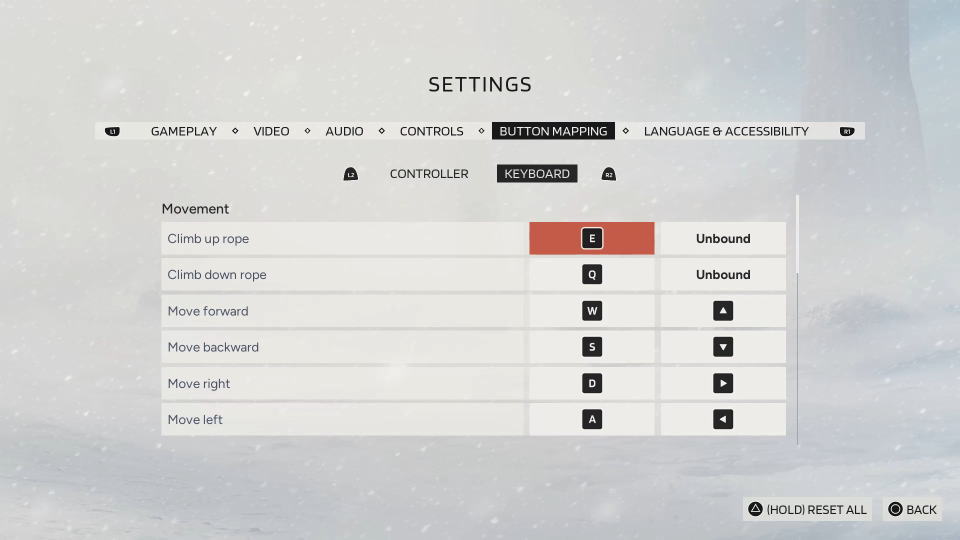Assign secondary key for Climb down rope
This screenshot has height=540, width=960.
[x=723, y=275]
